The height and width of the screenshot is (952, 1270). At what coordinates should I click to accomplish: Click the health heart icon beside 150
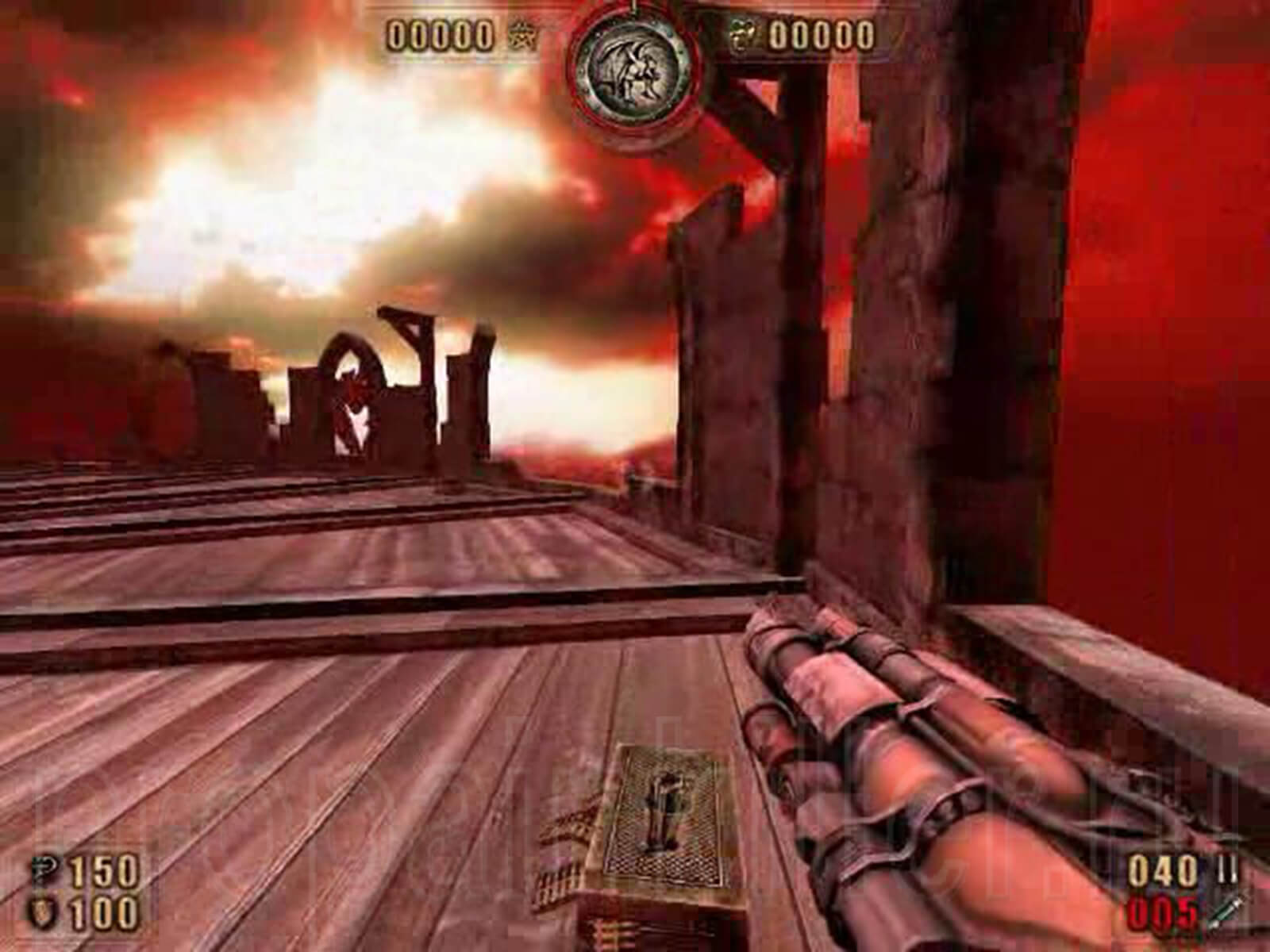coord(43,869)
